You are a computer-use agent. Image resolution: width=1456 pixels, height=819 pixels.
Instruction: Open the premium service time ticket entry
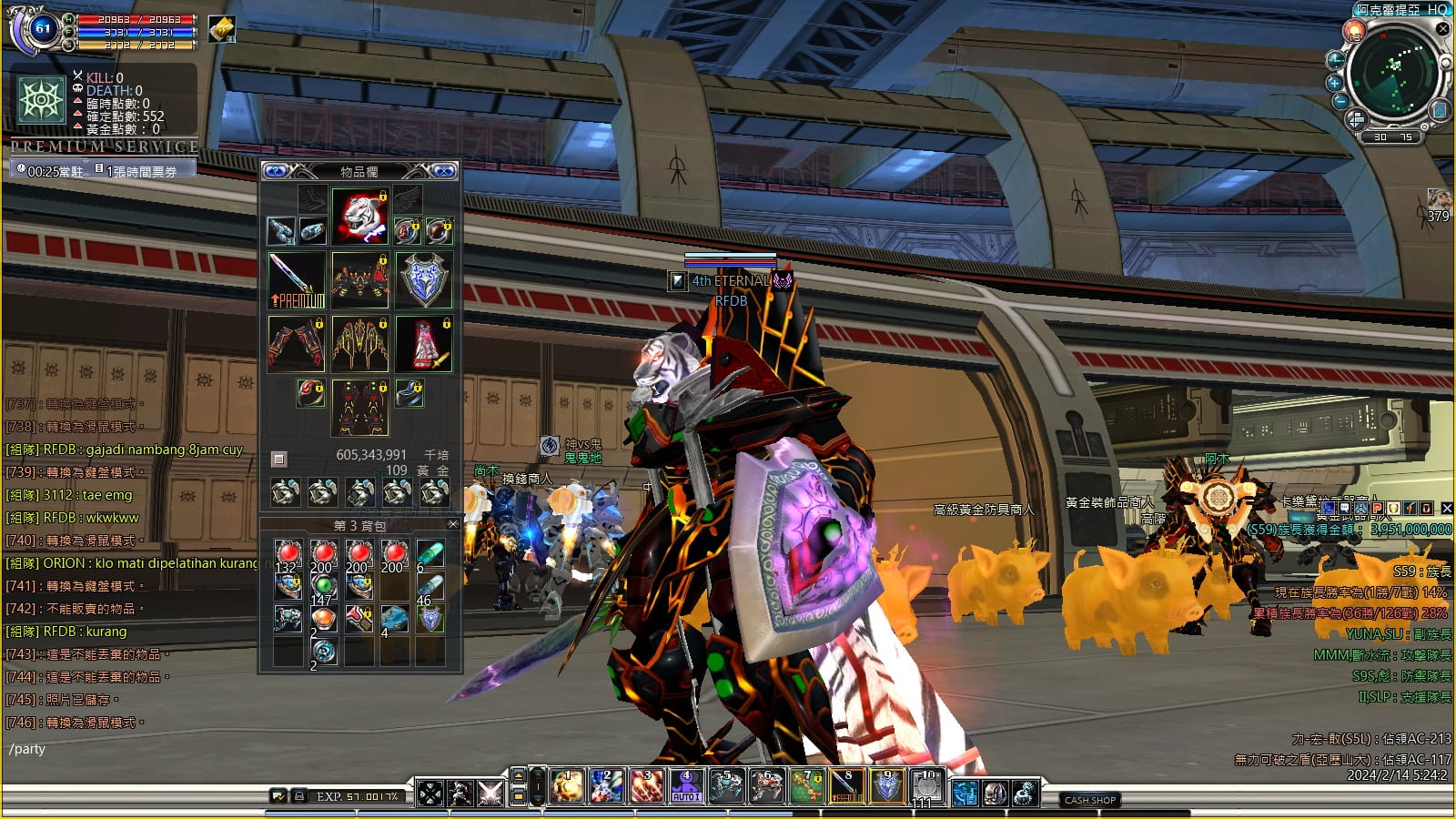[x=141, y=171]
